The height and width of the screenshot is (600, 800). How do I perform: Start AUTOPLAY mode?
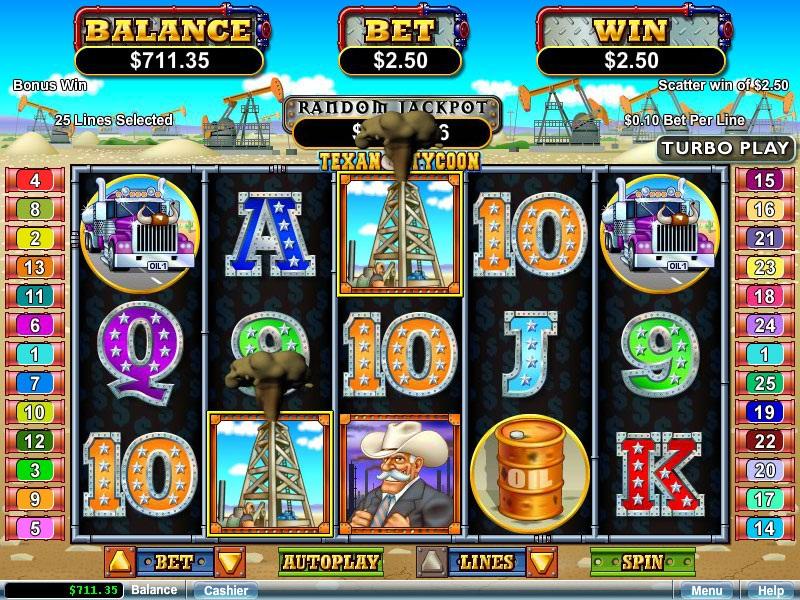click(330, 562)
